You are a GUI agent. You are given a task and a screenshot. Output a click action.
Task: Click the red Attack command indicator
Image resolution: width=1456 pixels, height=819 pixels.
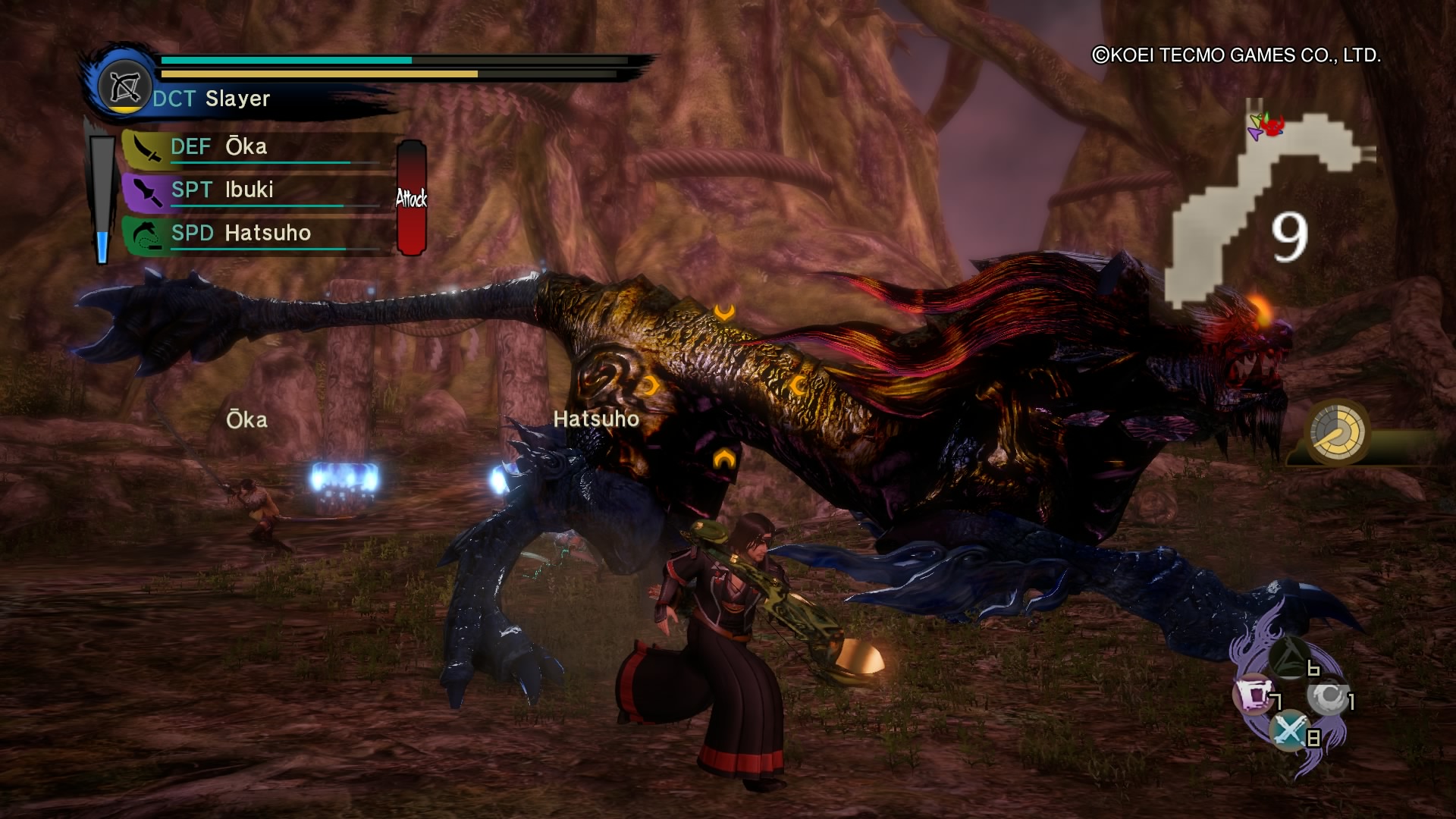click(x=411, y=198)
